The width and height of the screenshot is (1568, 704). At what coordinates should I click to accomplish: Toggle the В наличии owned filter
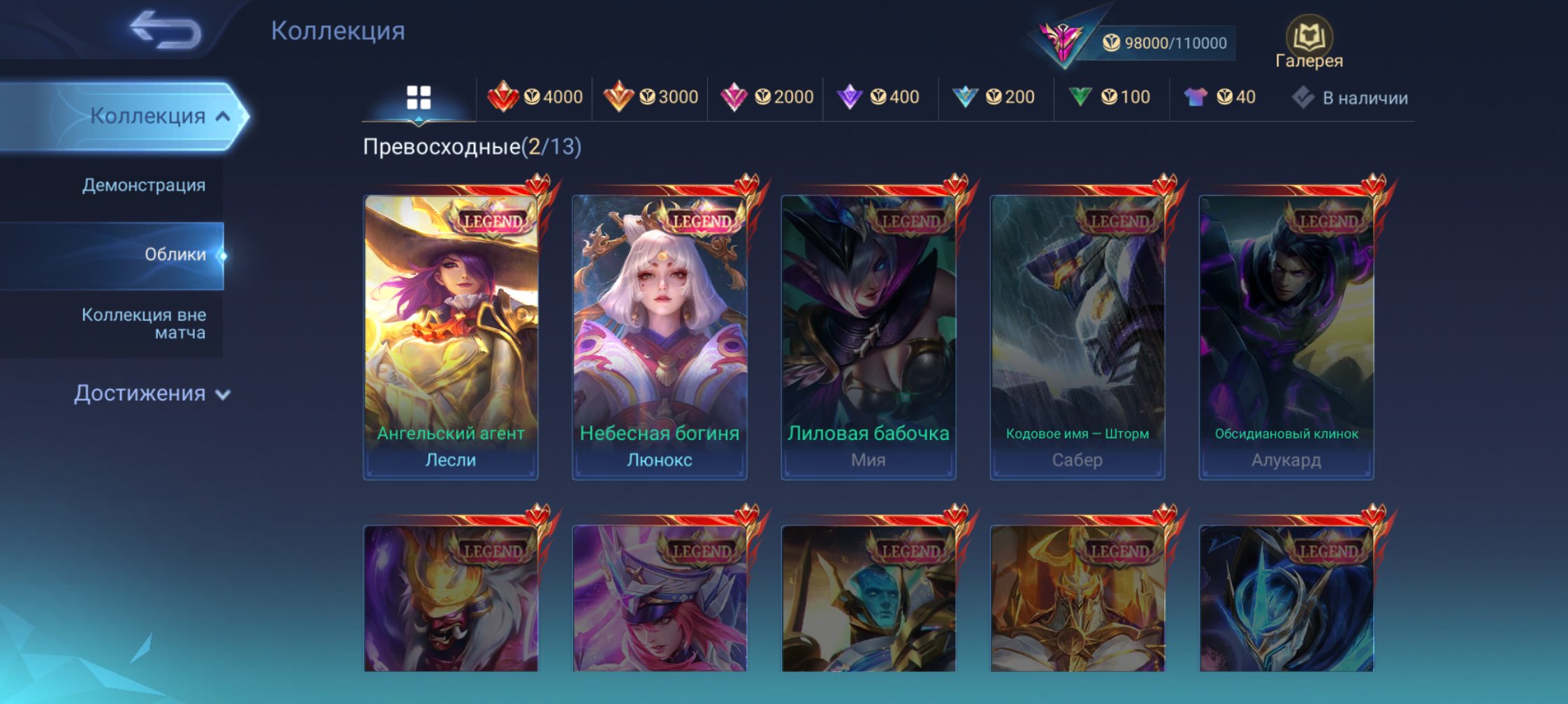click(1350, 98)
